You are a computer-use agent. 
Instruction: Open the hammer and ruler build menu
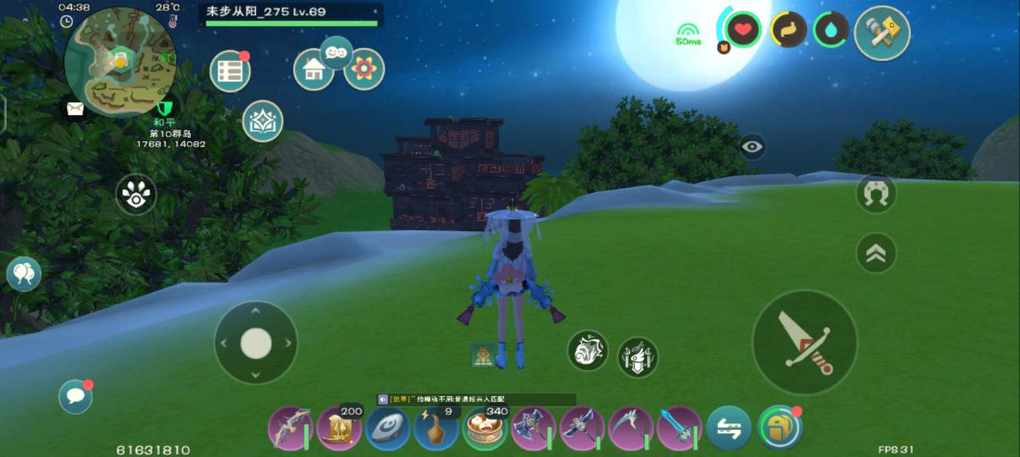click(x=882, y=33)
